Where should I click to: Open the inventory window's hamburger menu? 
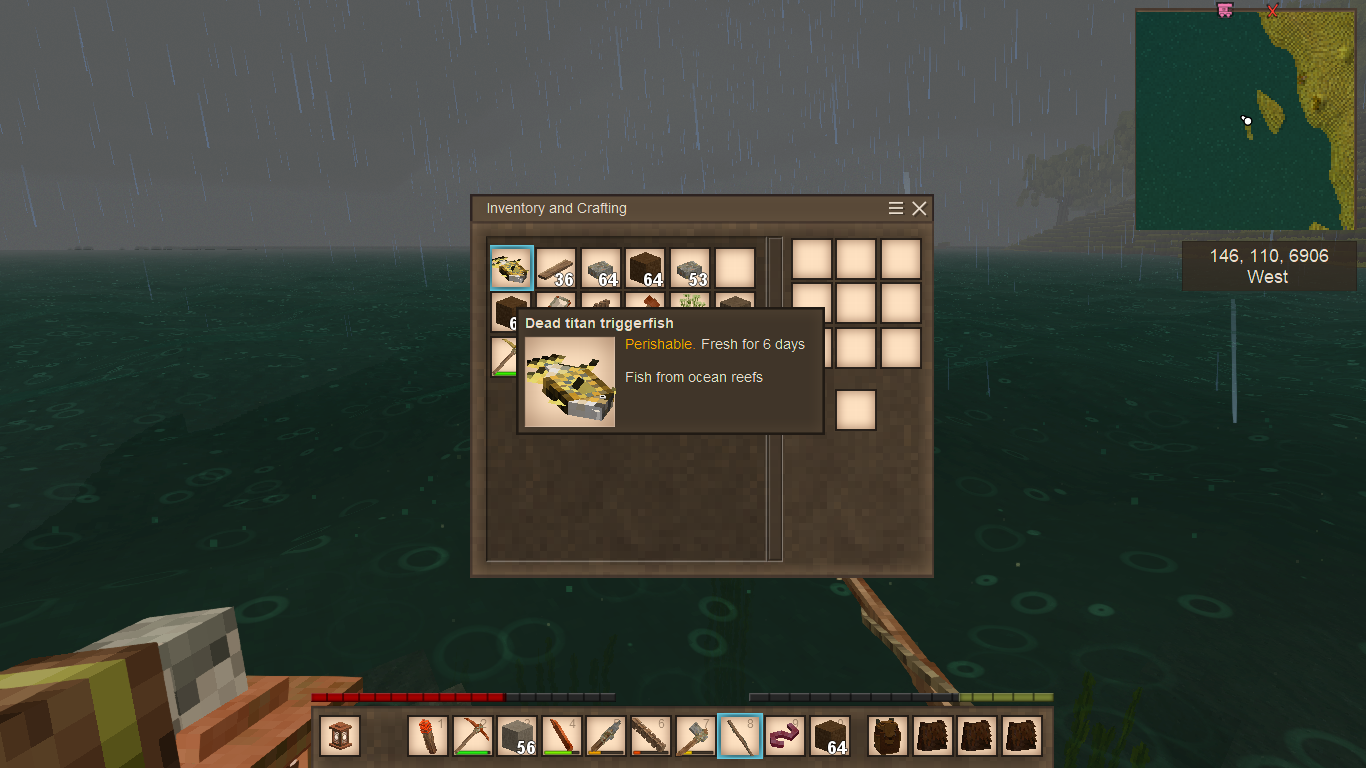coord(896,208)
